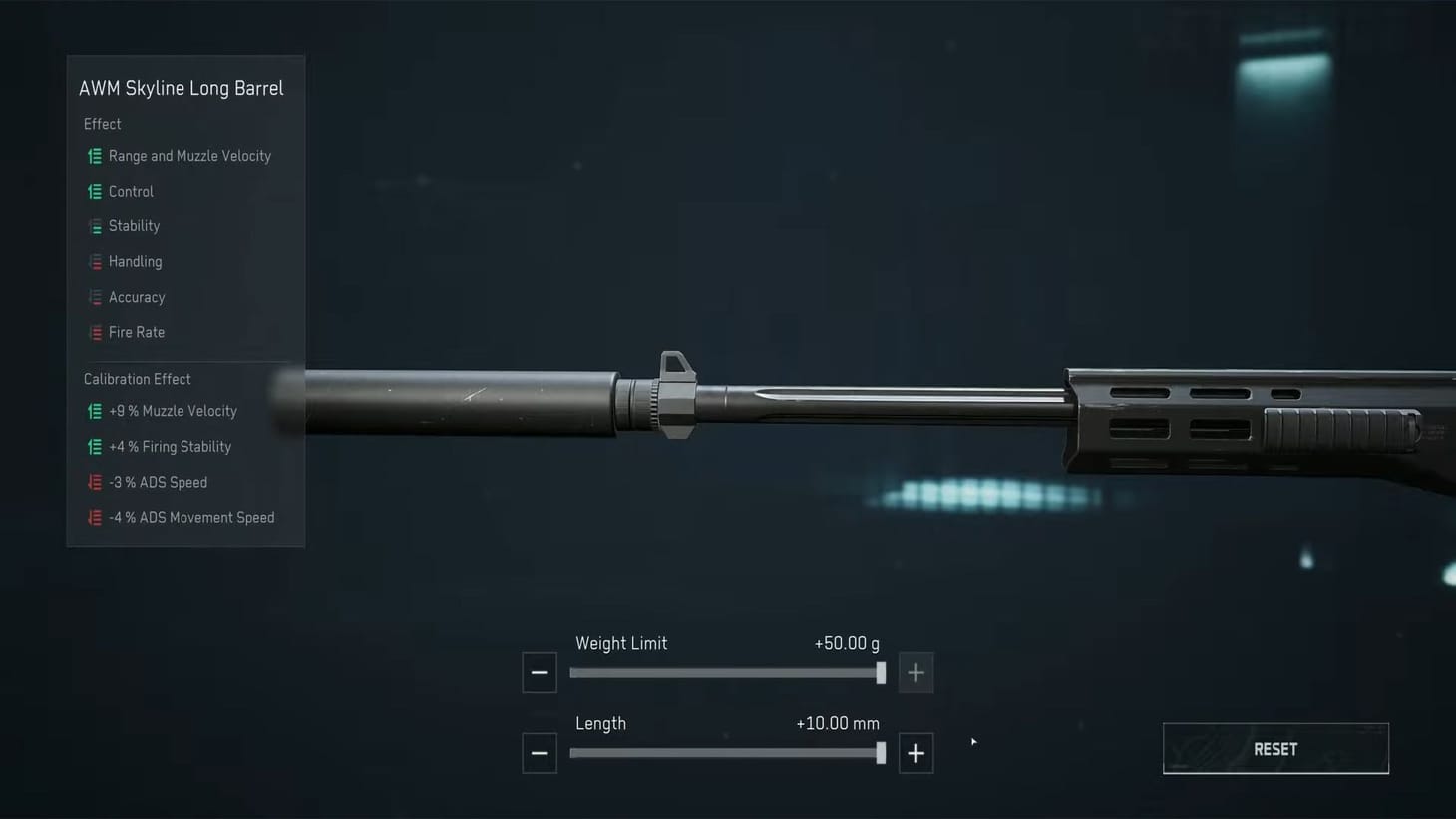Click the plus button for Weight Limit
This screenshot has height=819, width=1456.
pyautogui.click(x=915, y=672)
